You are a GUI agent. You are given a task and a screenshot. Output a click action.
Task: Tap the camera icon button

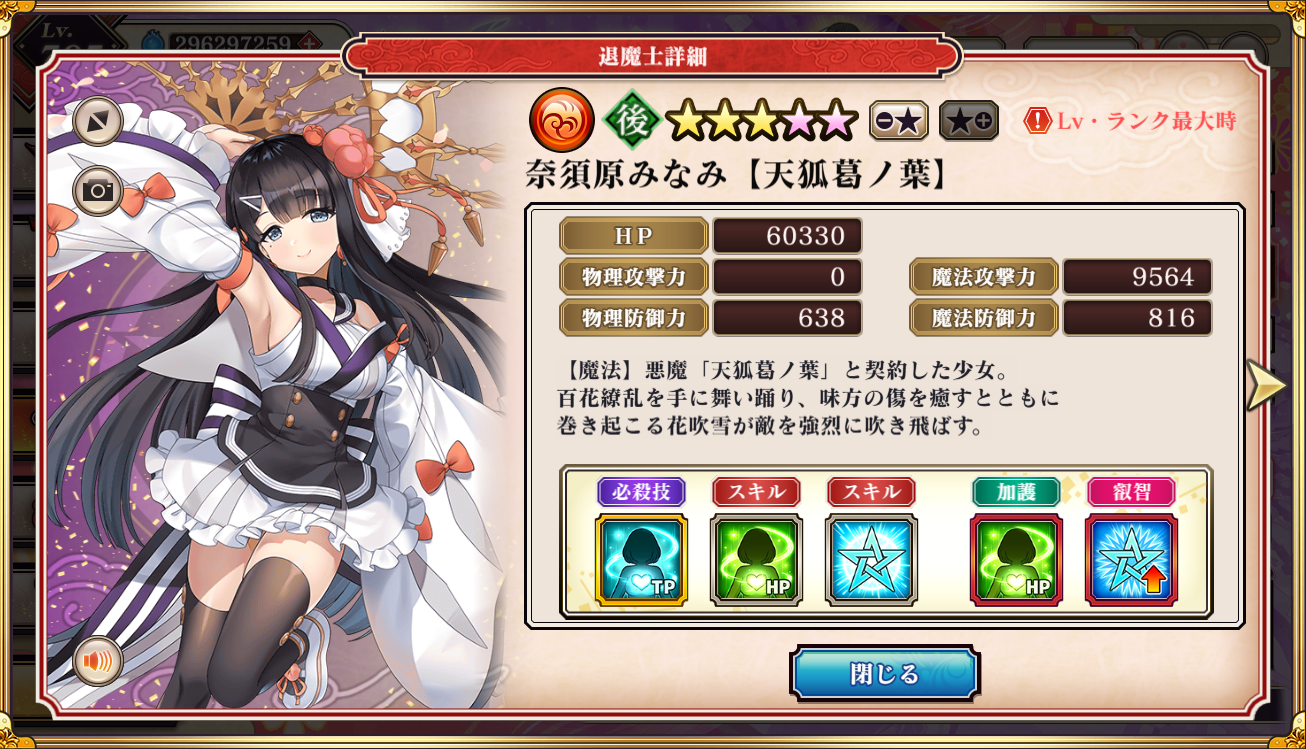click(98, 191)
